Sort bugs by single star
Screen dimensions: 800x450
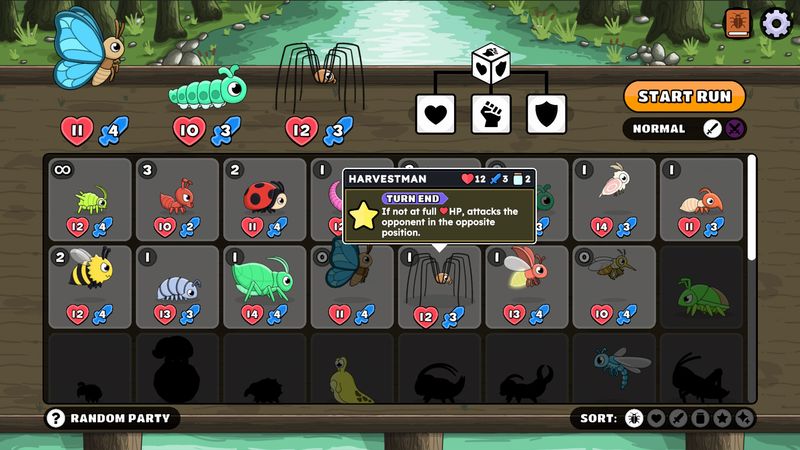tap(723, 418)
